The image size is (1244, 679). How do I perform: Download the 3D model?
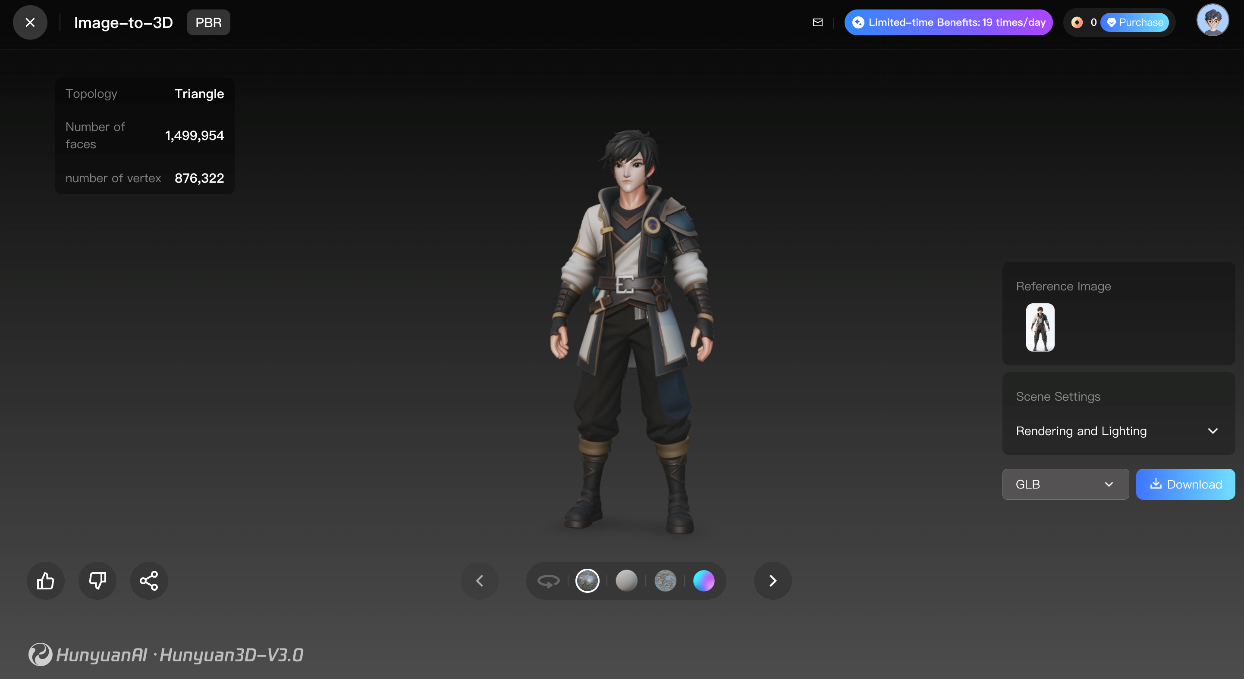coord(1185,484)
